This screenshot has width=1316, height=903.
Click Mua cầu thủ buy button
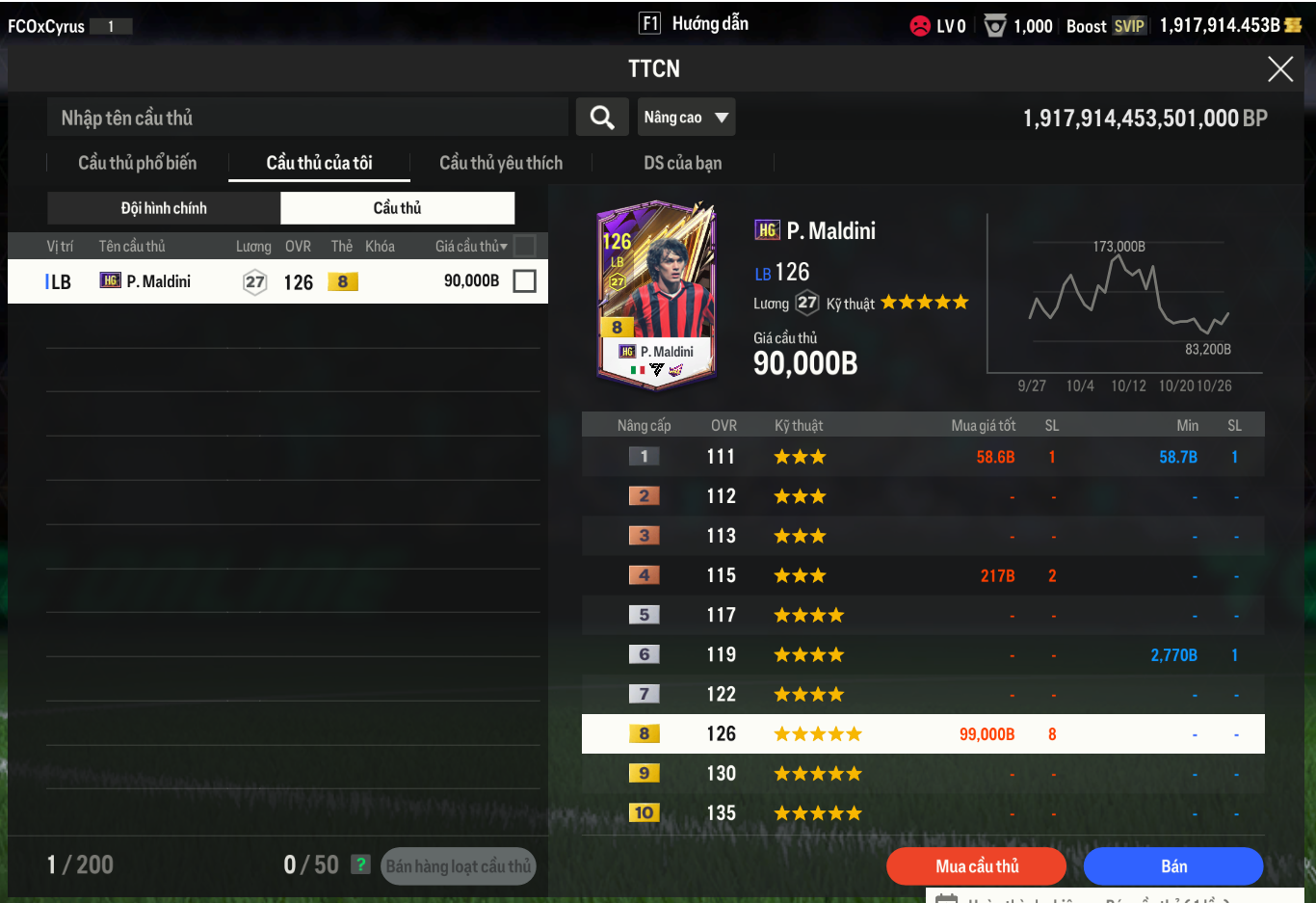pos(976,866)
